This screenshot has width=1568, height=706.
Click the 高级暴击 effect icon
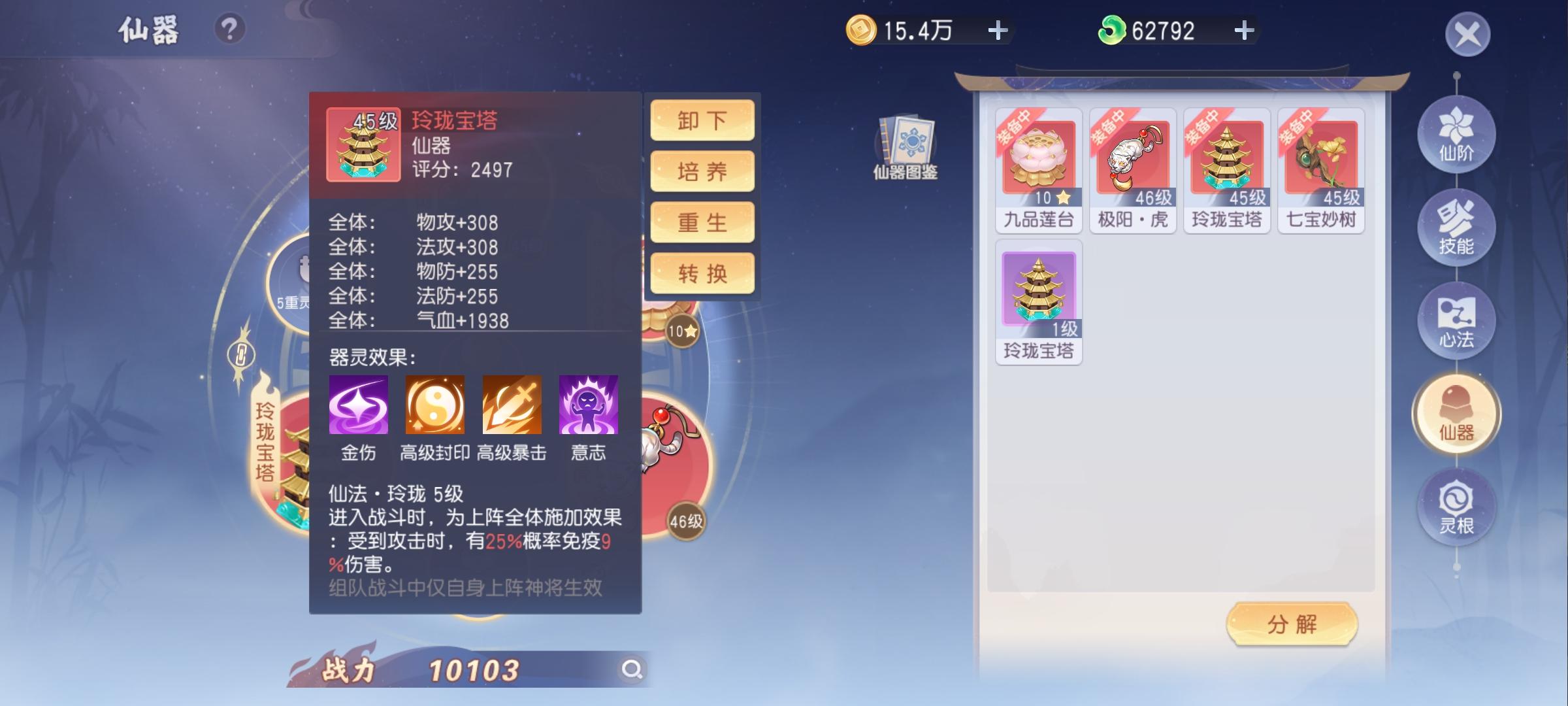pyautogui.click(x=513, y=405)
